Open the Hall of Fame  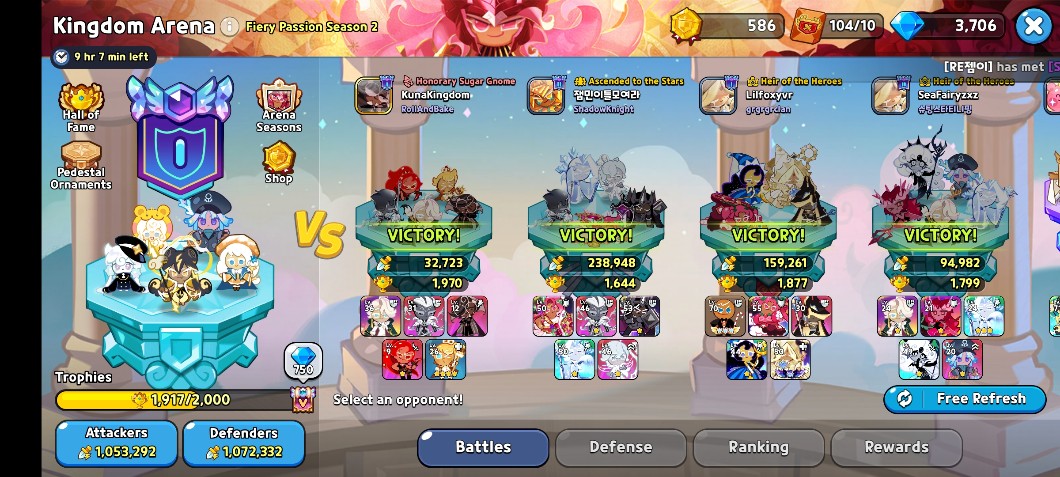(81, 106)
